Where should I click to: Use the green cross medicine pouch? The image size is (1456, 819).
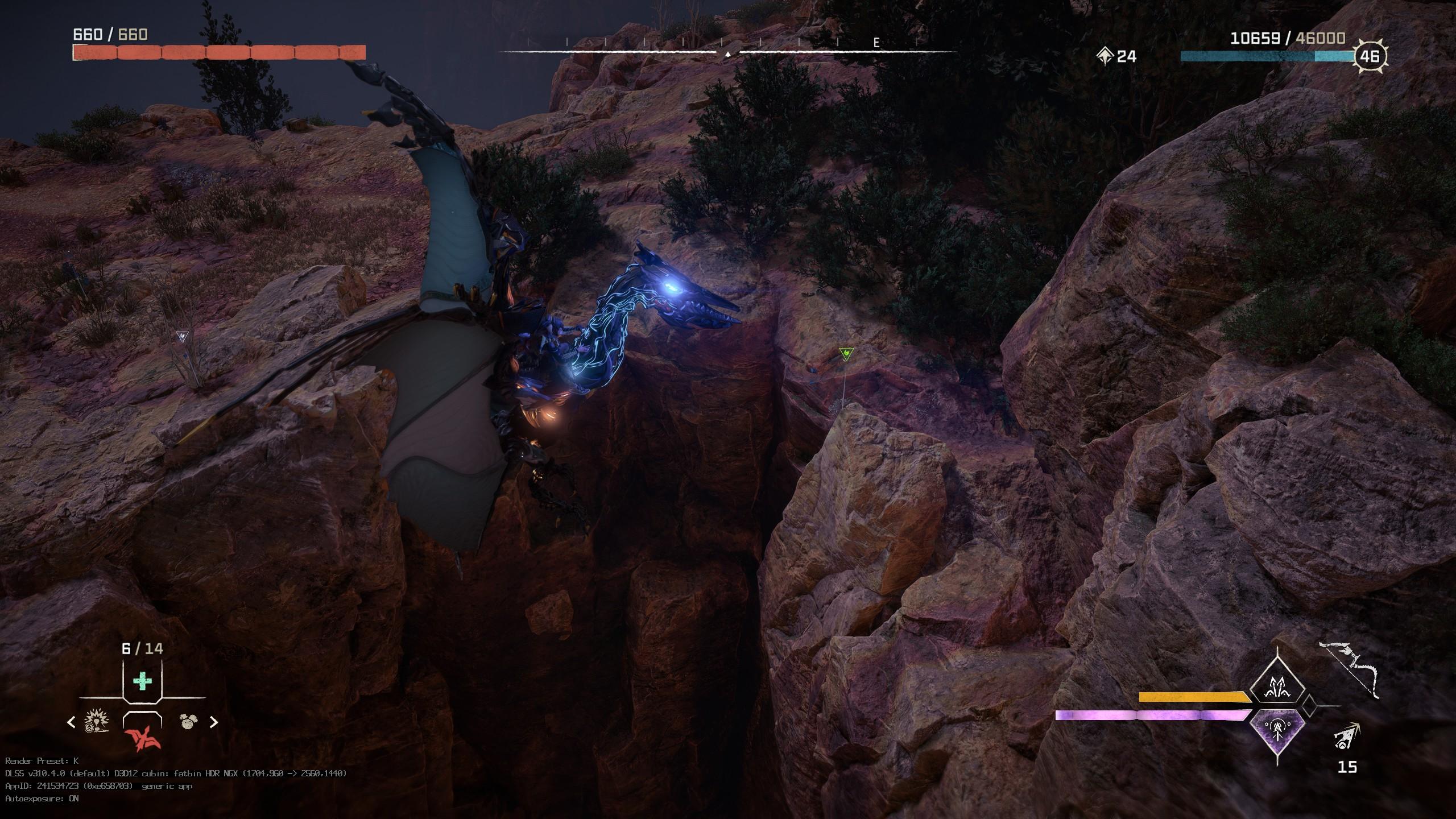pyautogui.click(x=142, y=681)
